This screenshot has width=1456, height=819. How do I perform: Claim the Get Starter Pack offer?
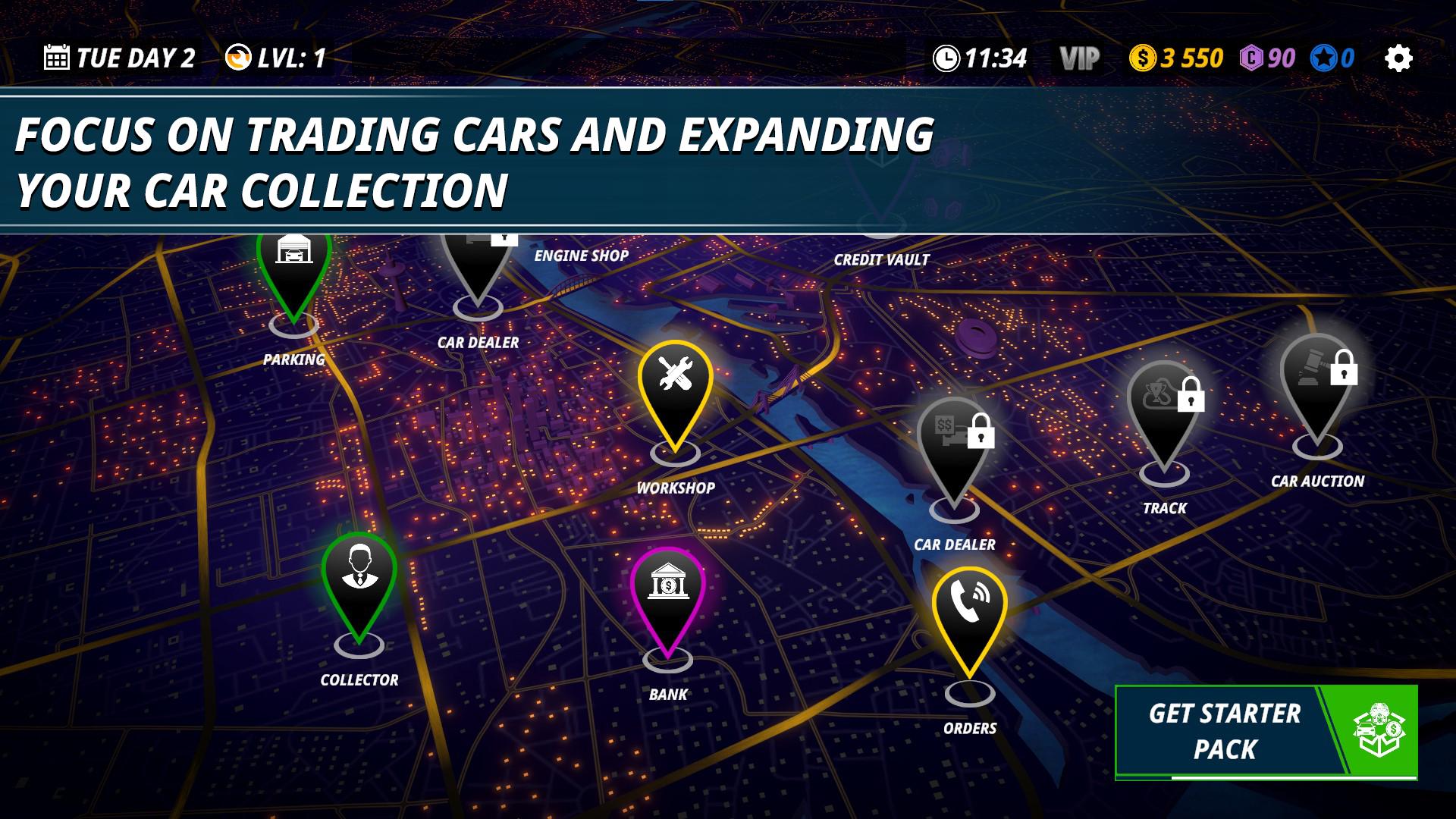click(x=1265, y=732)
